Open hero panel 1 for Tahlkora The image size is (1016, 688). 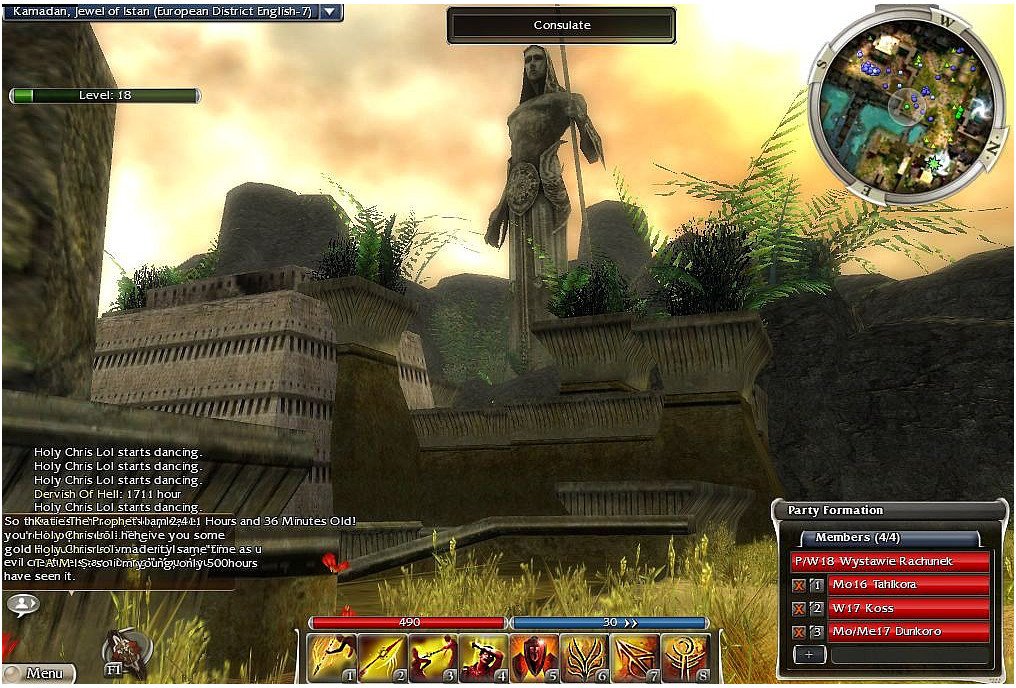(817, 584)
